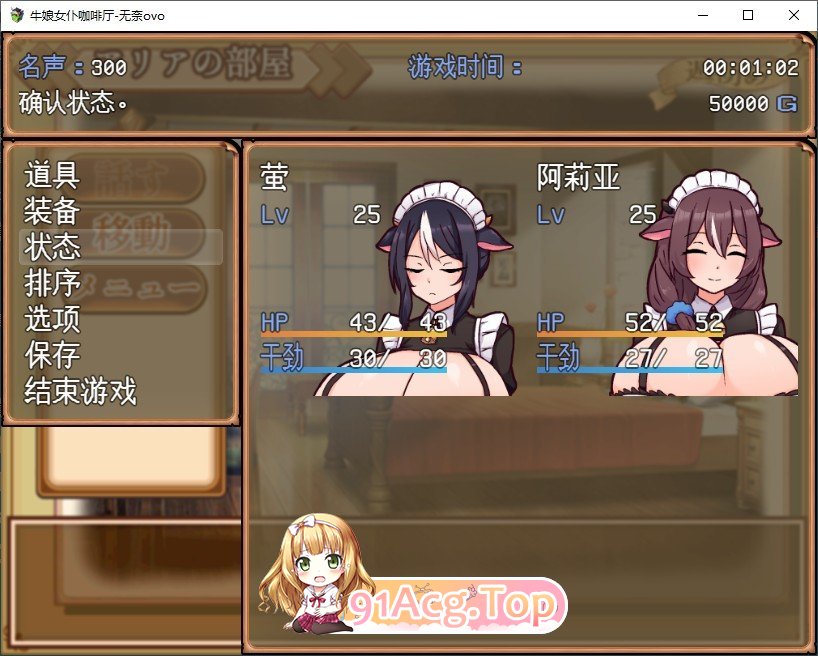
Task: Open the 道具 items menu
Action: pos(52,176)
